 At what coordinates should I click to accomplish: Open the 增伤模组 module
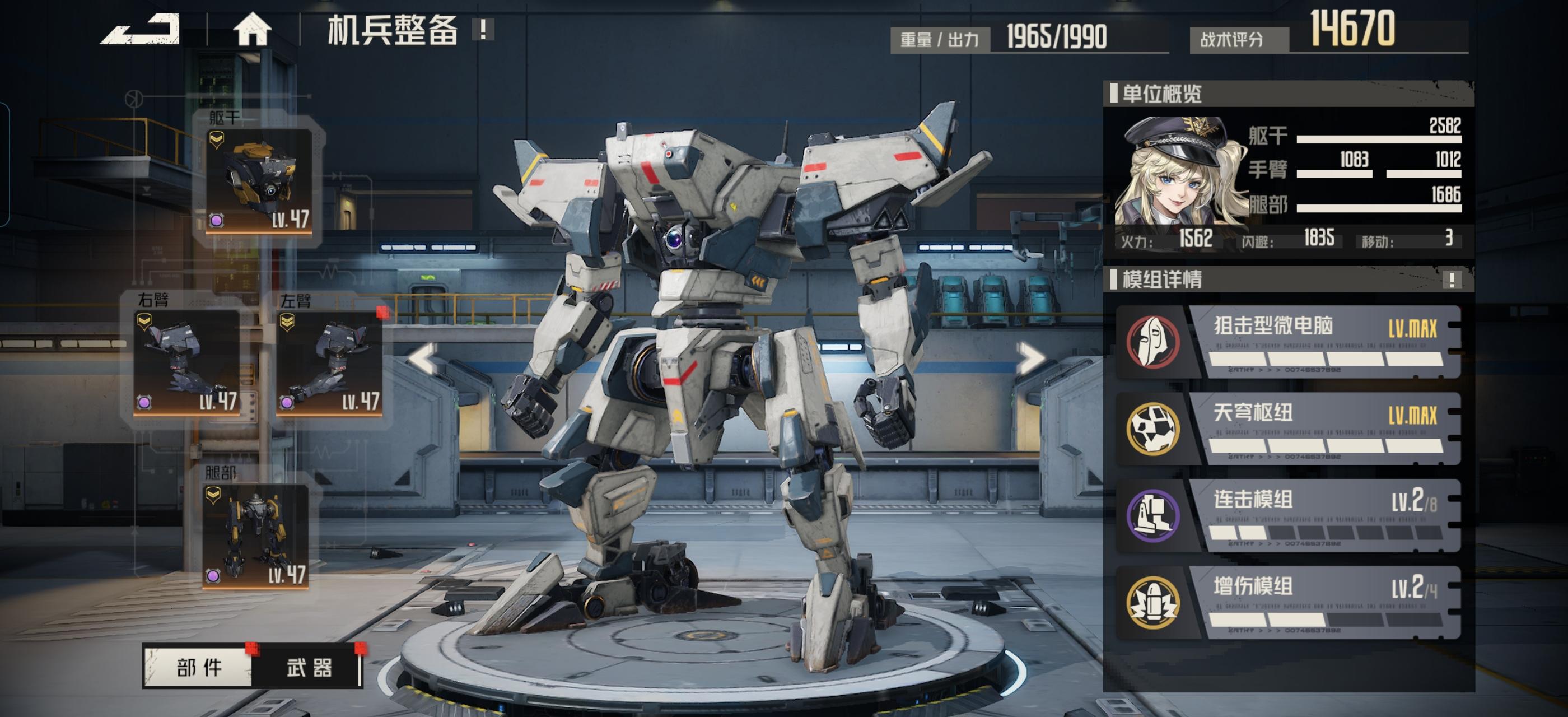pos(1287,603)
